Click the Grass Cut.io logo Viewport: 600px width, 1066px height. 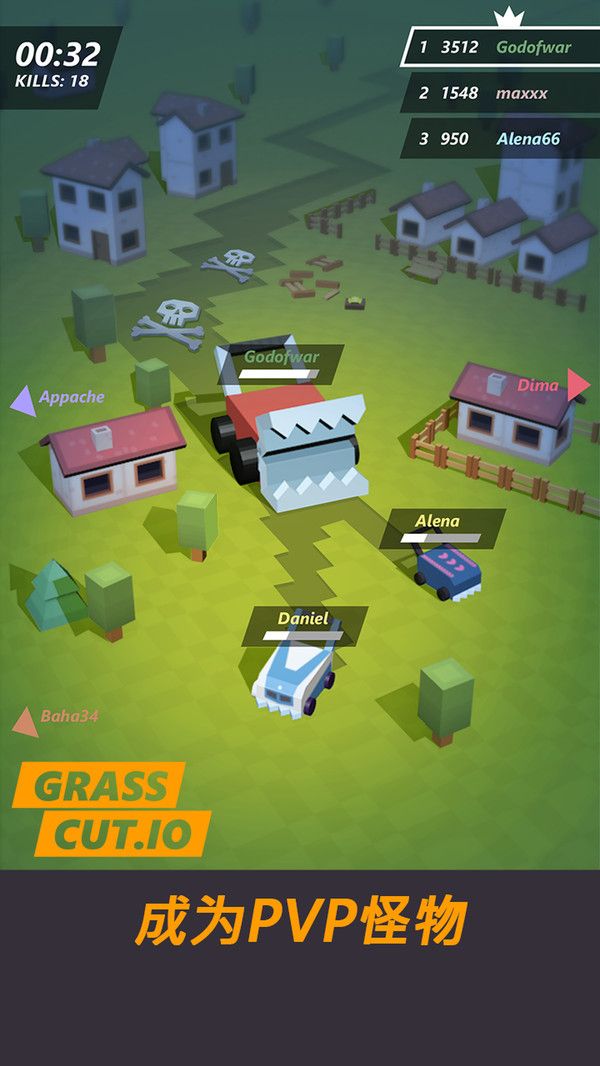[113, 809]
